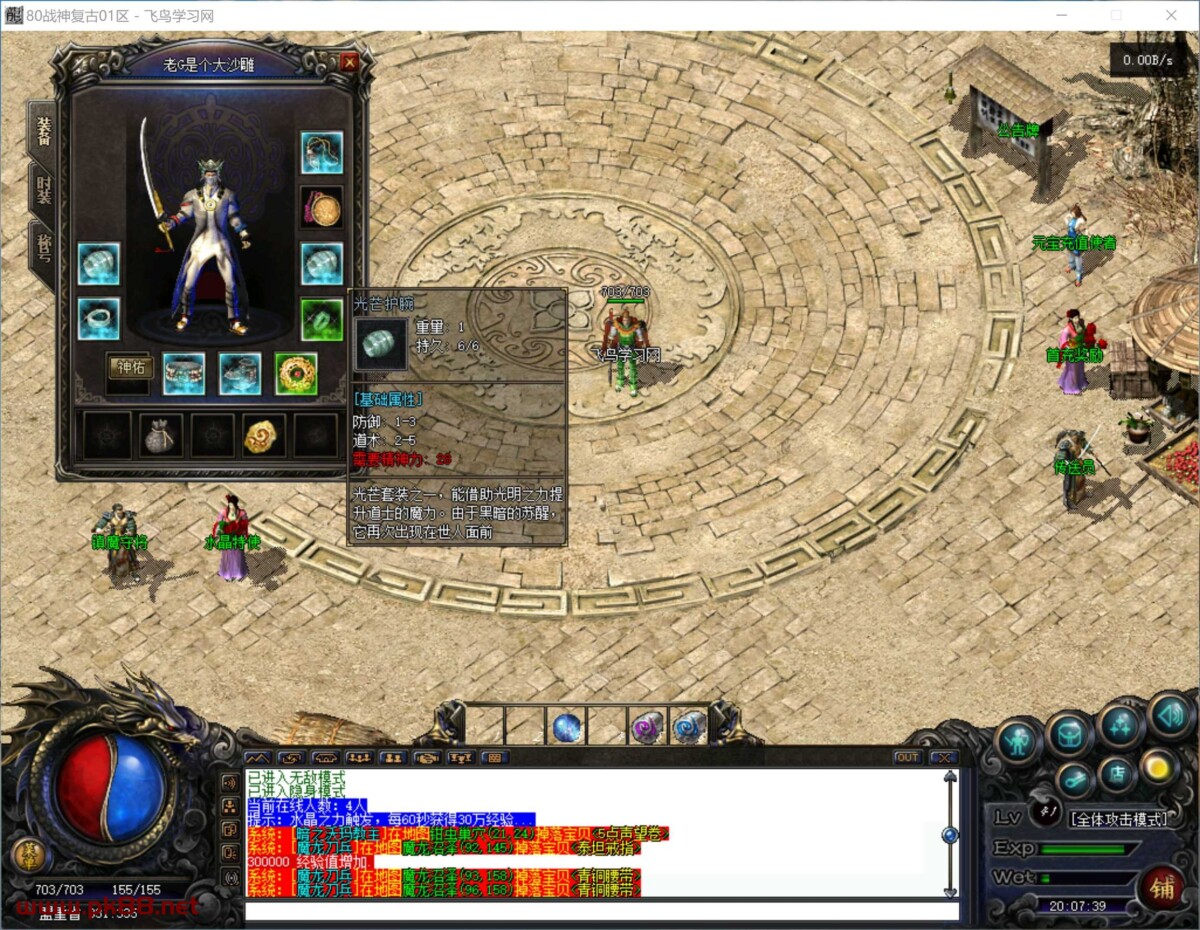The image size is (1200, 930).
Task: Click the chat OUT button
Action: 907,757
